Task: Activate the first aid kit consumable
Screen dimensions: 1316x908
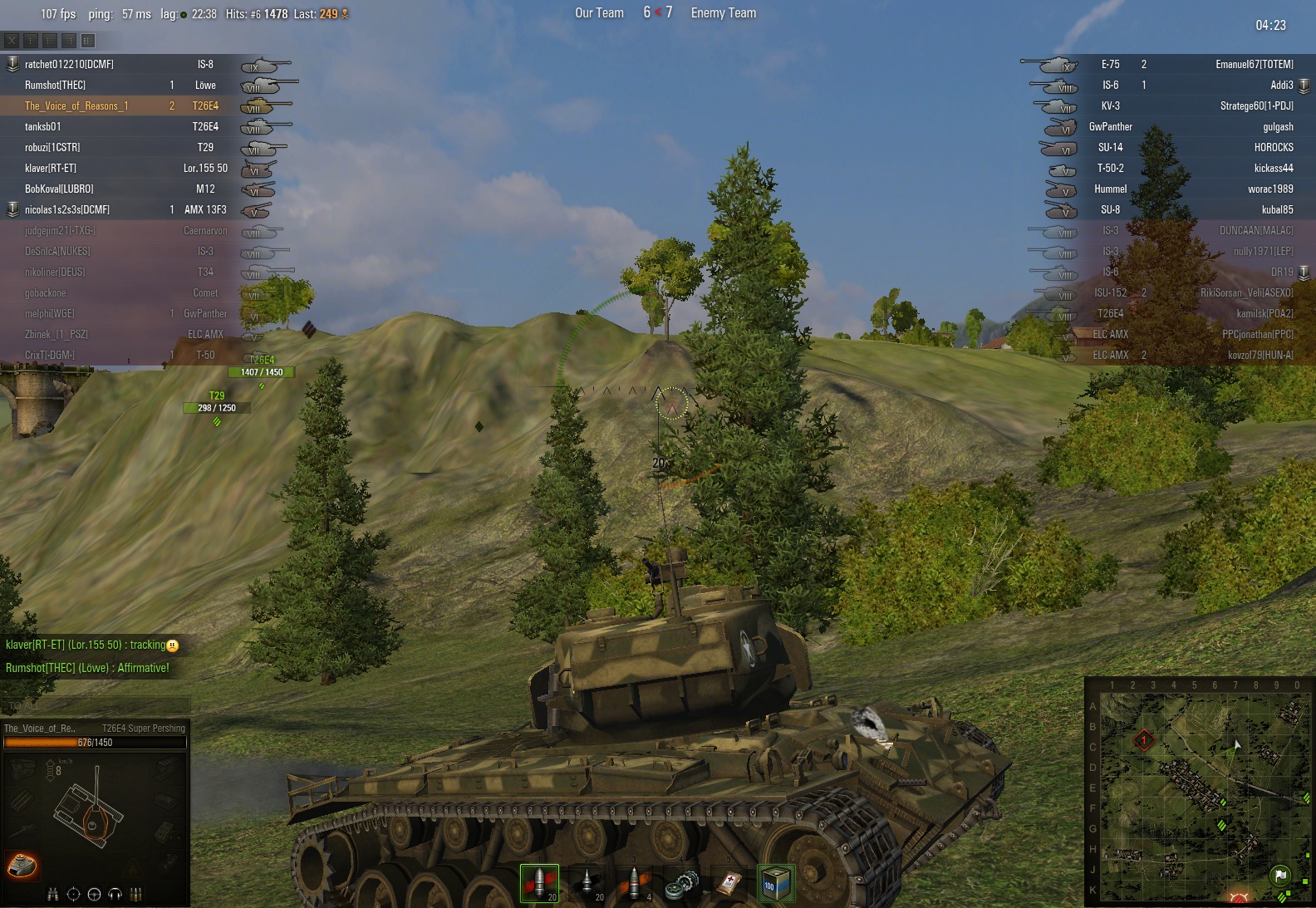Action: pos(729,882)
